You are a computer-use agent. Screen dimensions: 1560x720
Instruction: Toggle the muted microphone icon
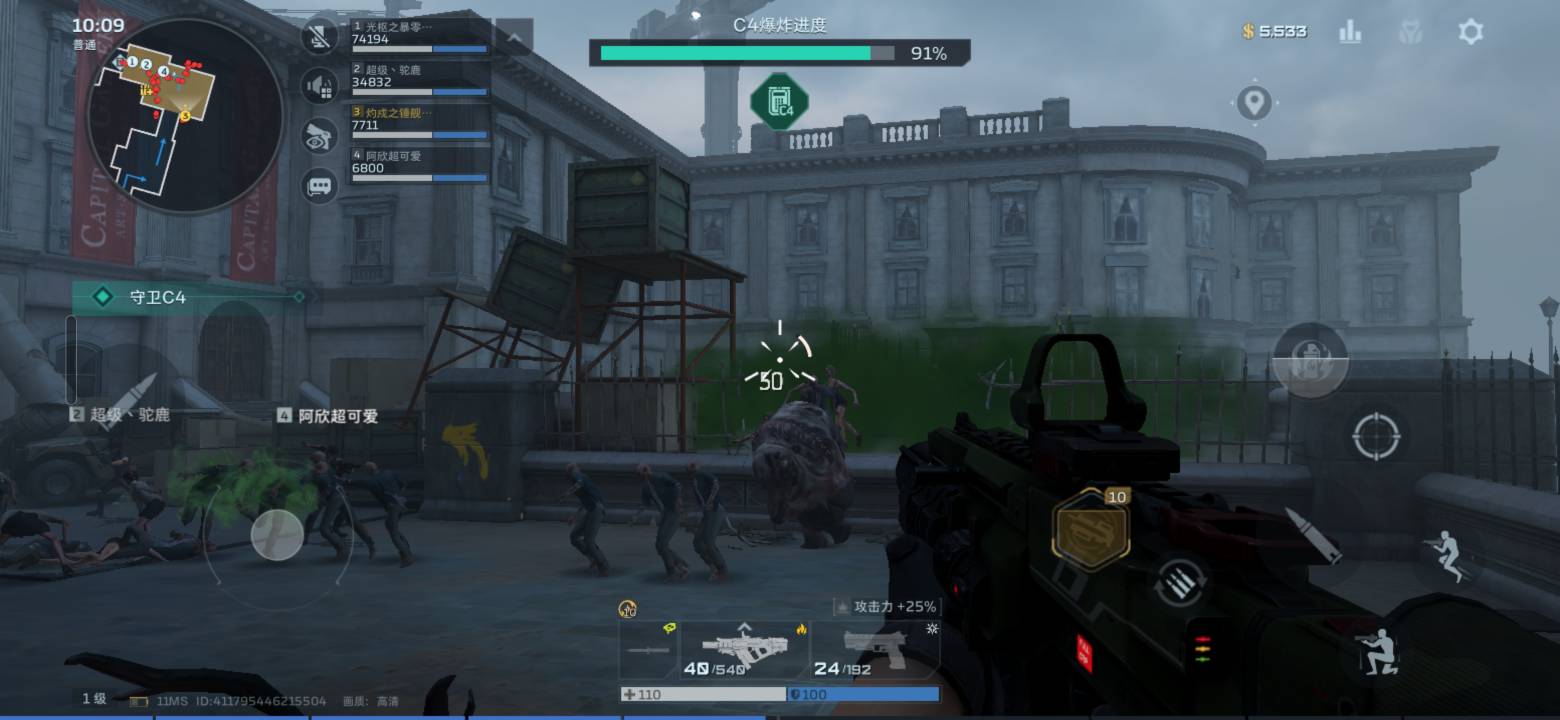coord(319,38)
